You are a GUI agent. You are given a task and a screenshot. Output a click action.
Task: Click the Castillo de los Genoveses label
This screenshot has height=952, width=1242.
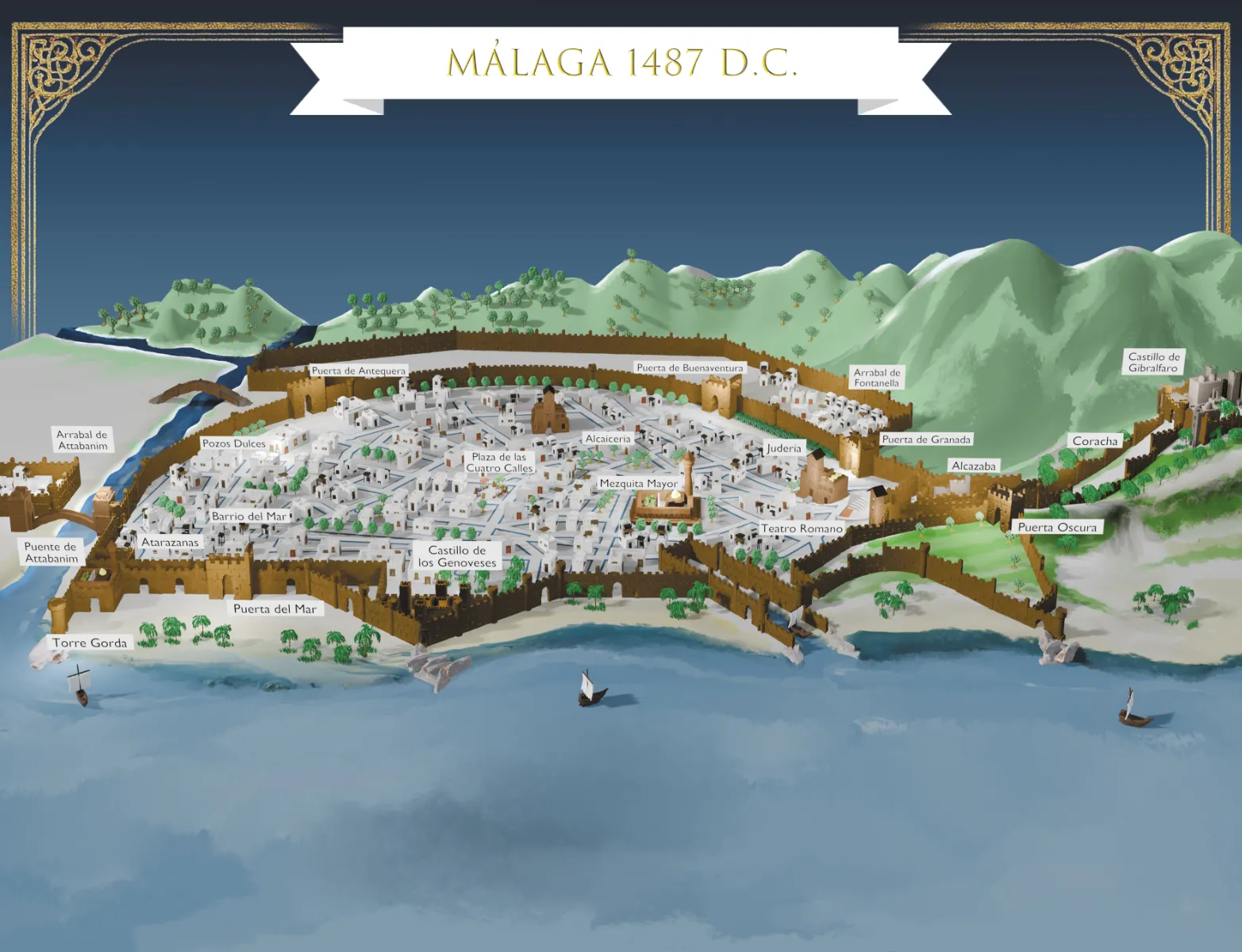457,556
